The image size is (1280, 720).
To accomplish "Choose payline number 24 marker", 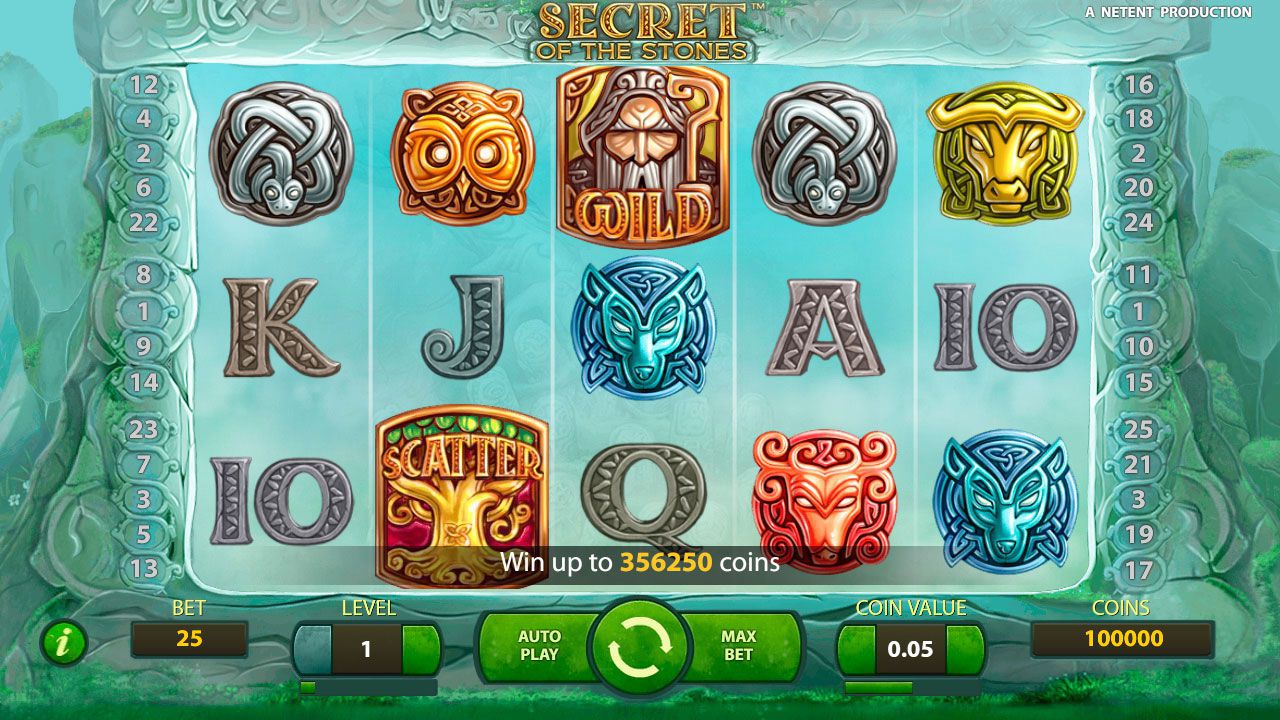I will (1138, 222).
